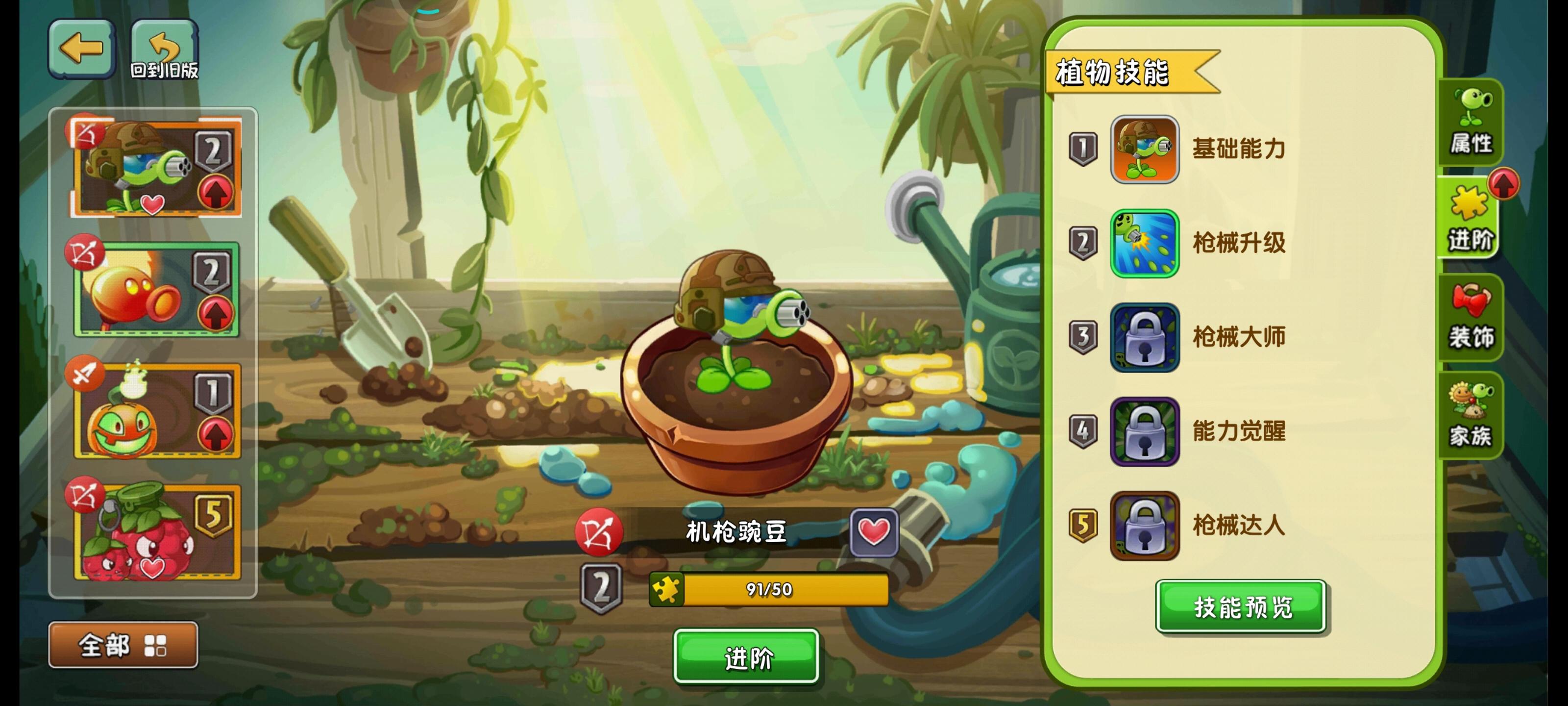Click the puzzle-piece icon on the progress bar
The height and width of the screenshot is (706, 1568).
pyautogui.click(x=666, y=590)
